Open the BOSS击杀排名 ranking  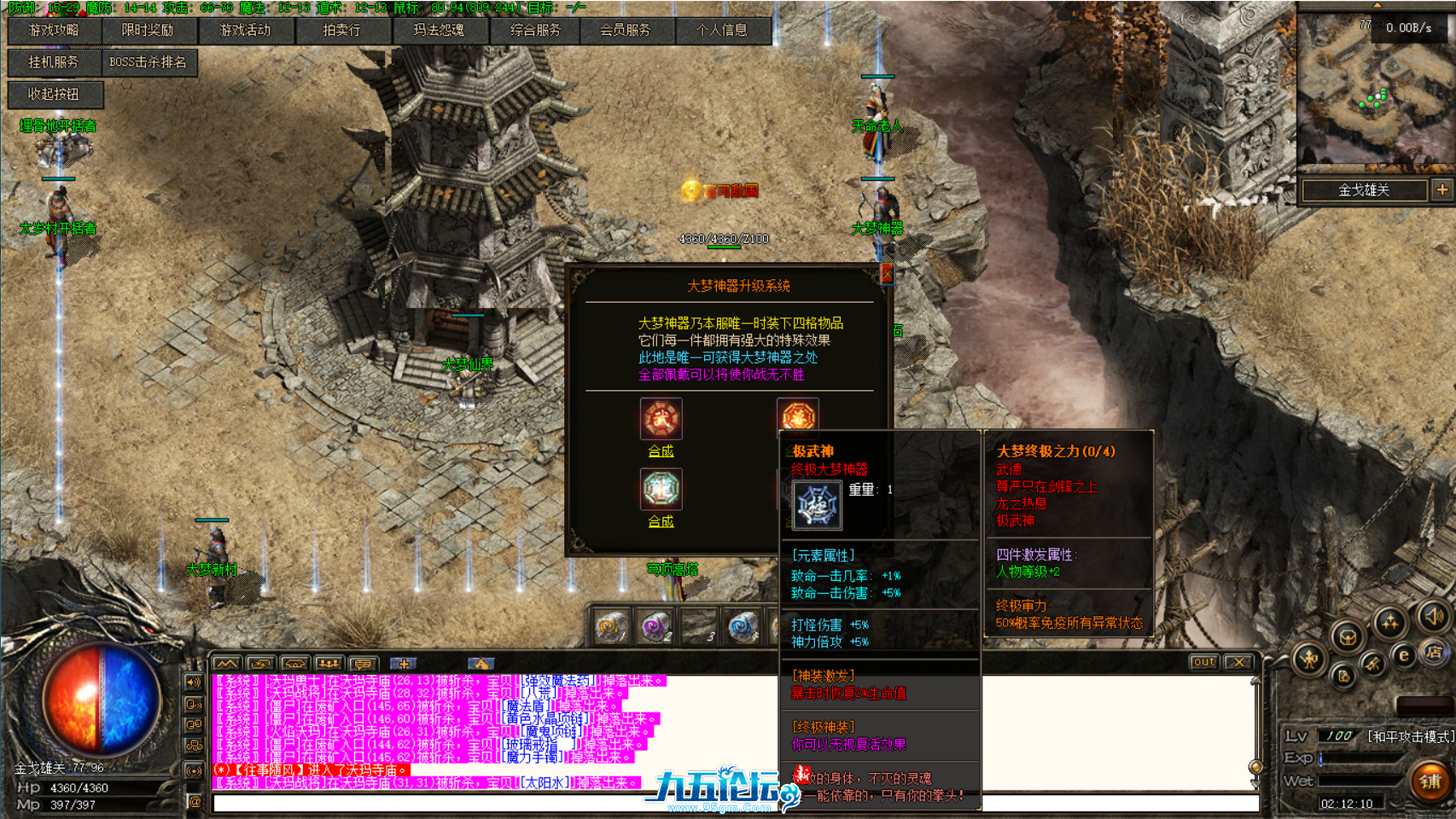[150, 63]
